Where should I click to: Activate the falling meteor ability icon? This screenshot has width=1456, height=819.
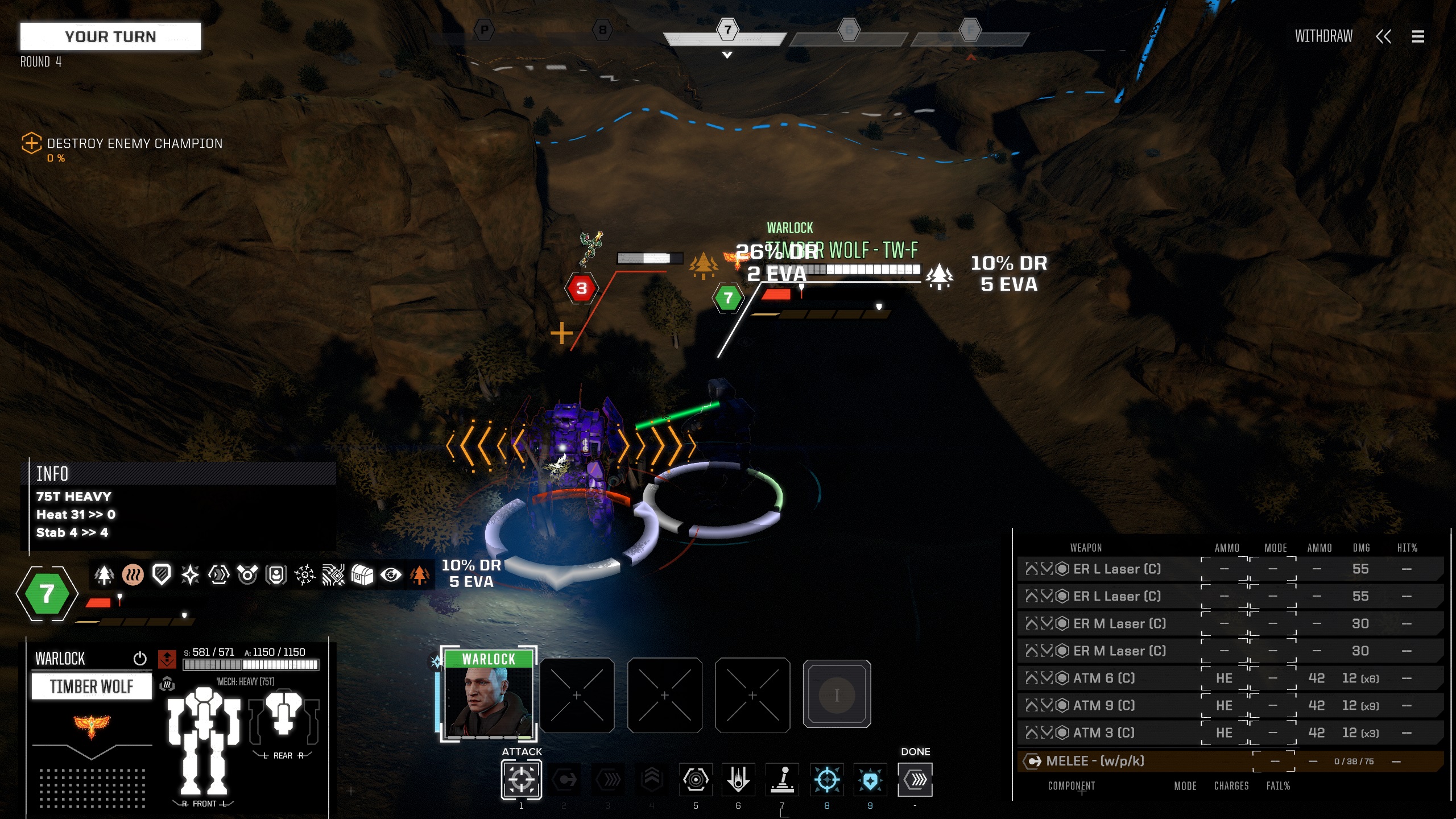[738, 779]
